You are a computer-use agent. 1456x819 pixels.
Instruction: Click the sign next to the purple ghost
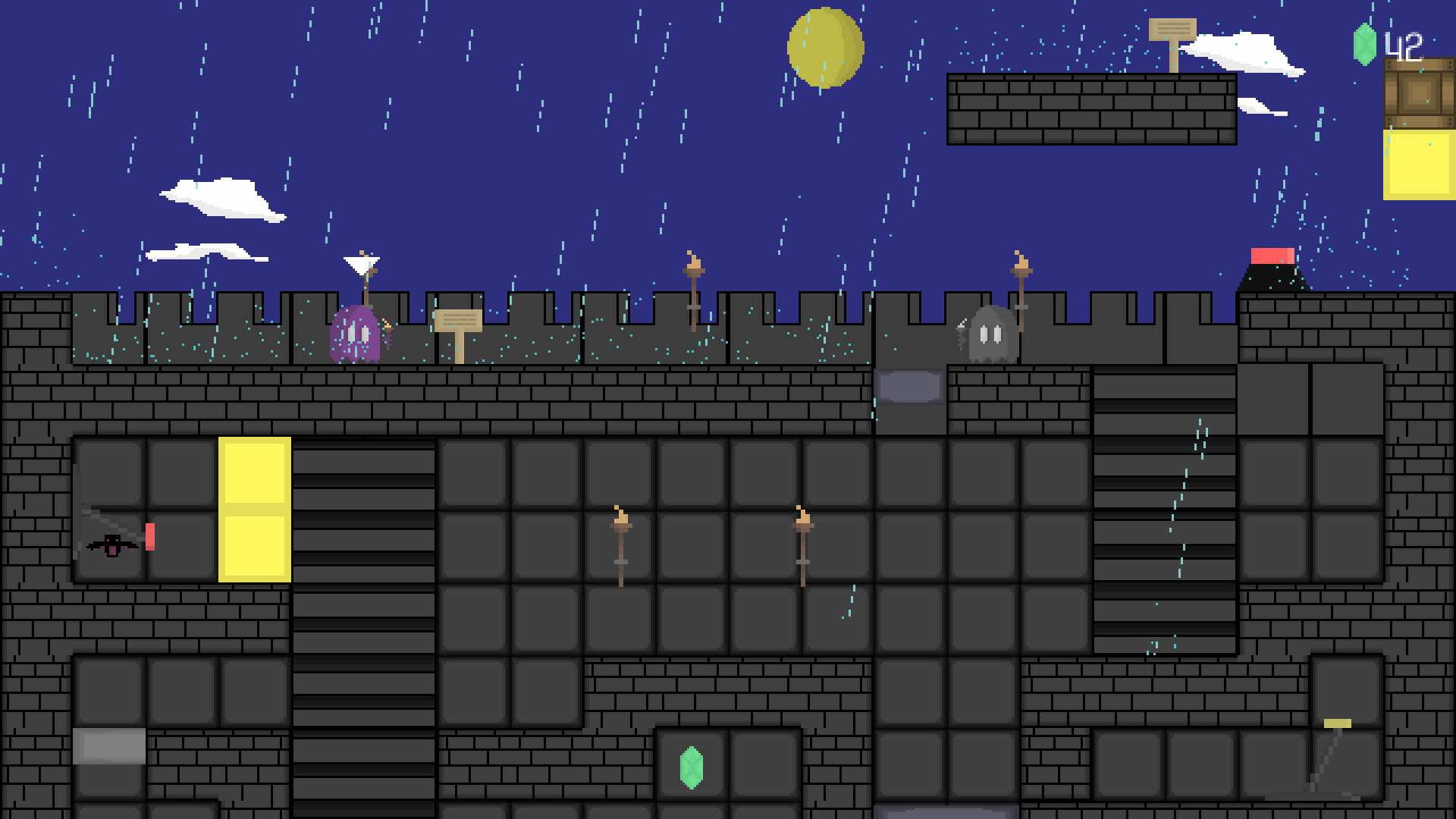(x=458, y=322)
